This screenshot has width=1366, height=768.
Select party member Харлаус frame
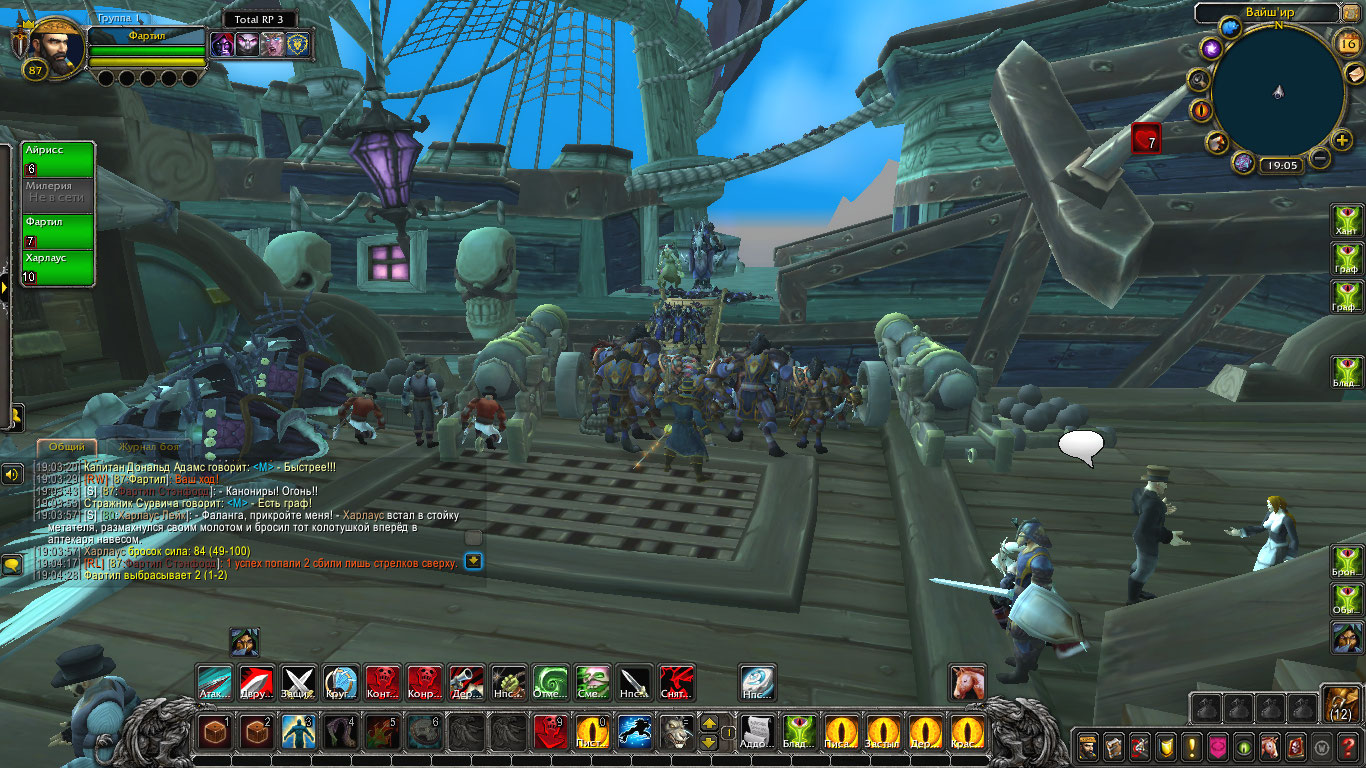pos(58,267)
